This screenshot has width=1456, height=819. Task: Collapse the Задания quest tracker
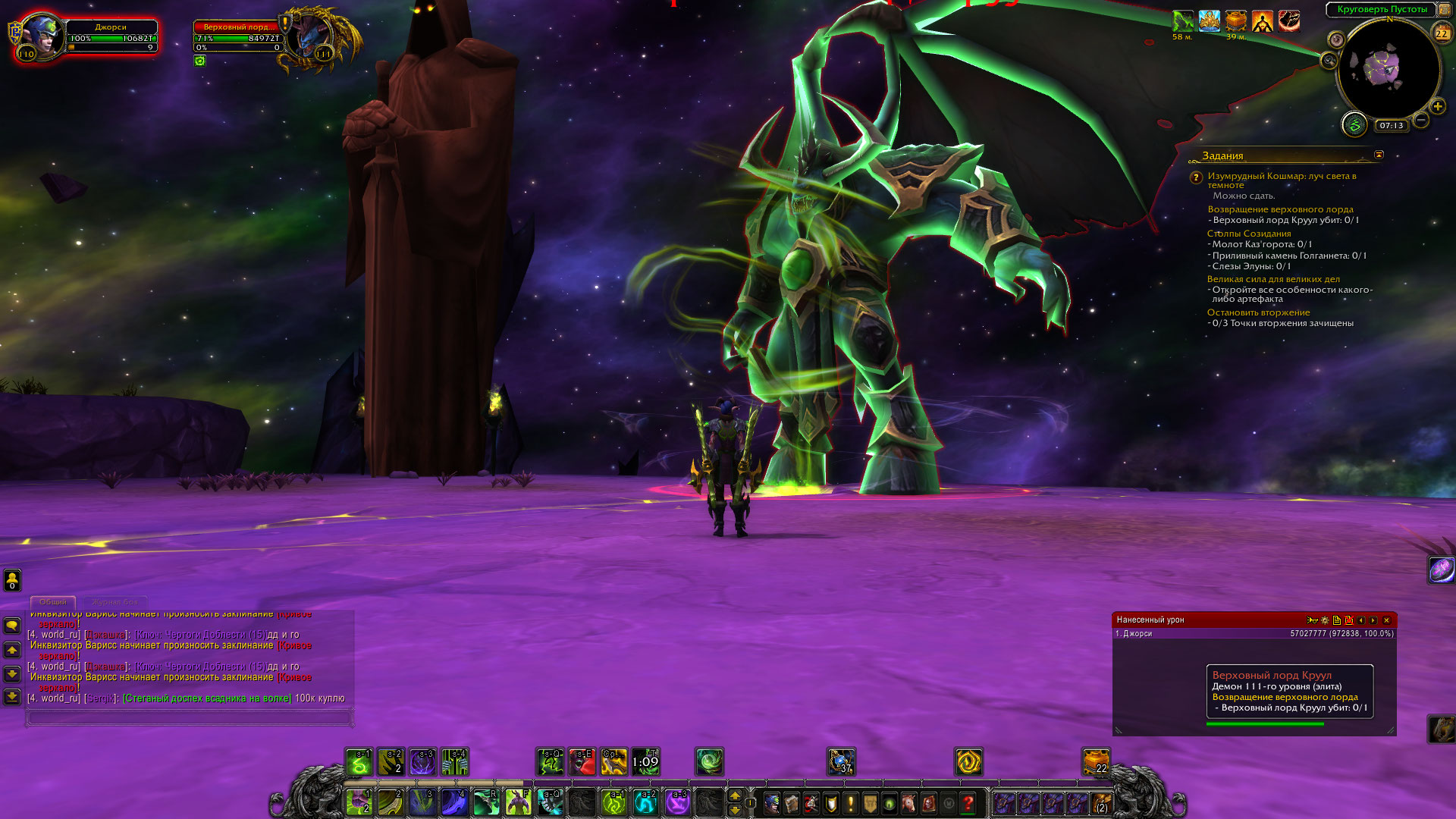(1379, 155)
